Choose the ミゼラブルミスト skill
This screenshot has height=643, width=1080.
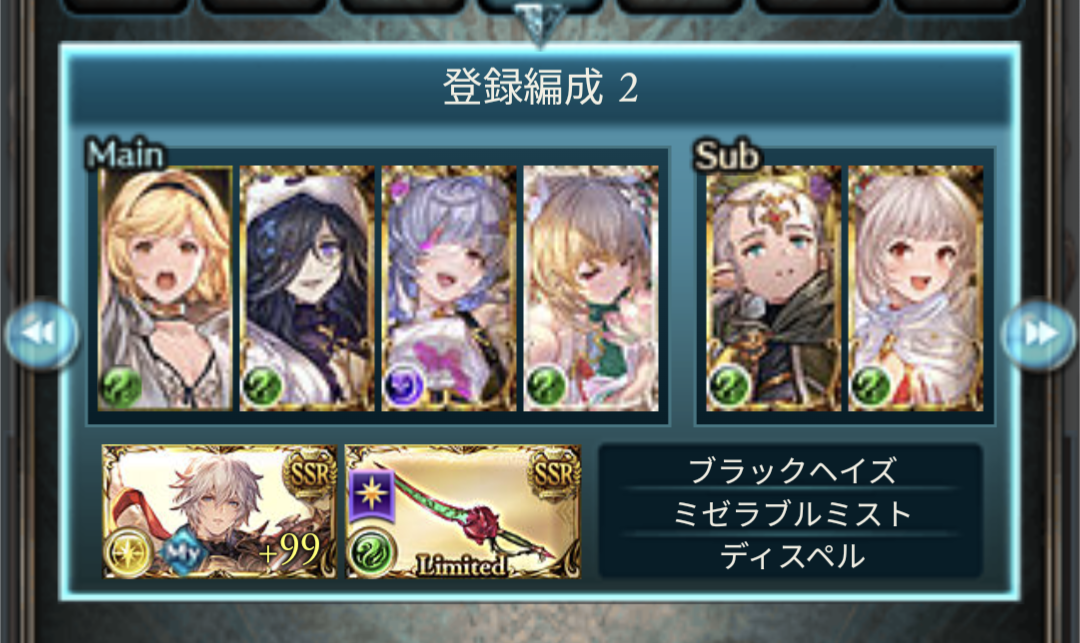tap(791, 513)
